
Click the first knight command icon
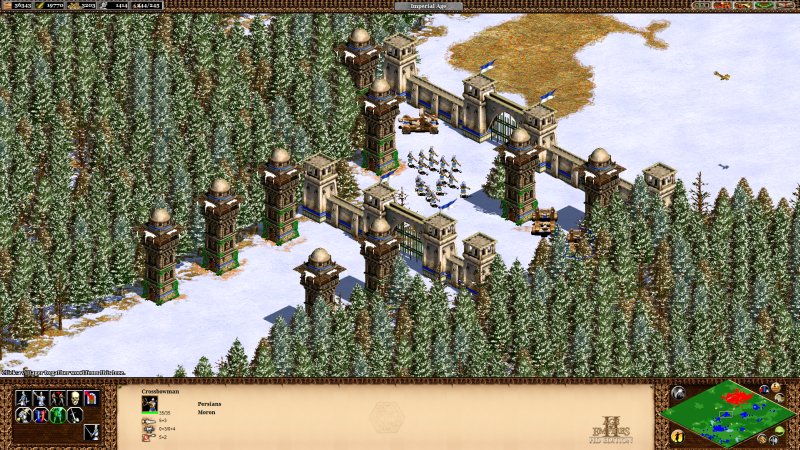[x=24, y=398]
